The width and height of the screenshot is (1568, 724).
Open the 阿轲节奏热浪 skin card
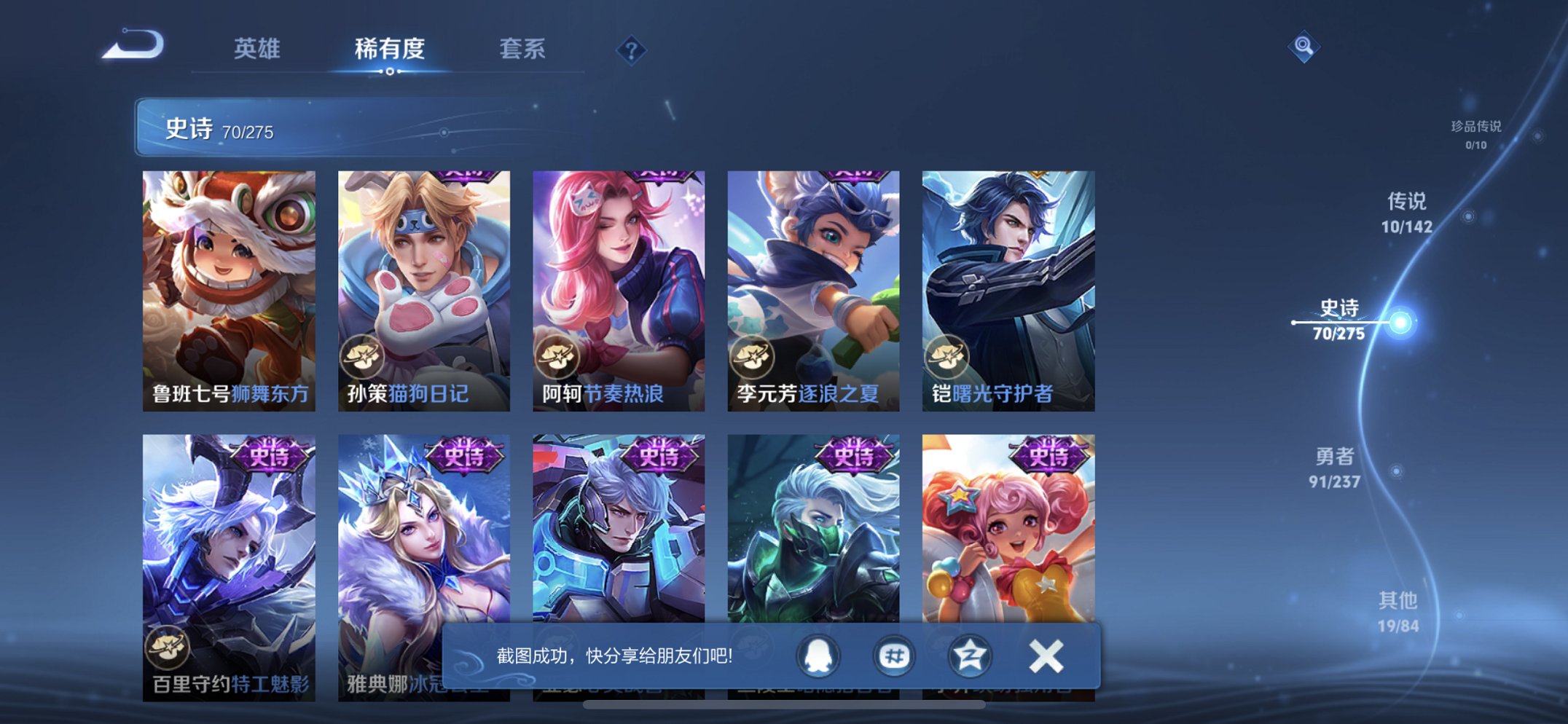click(619, 280)
